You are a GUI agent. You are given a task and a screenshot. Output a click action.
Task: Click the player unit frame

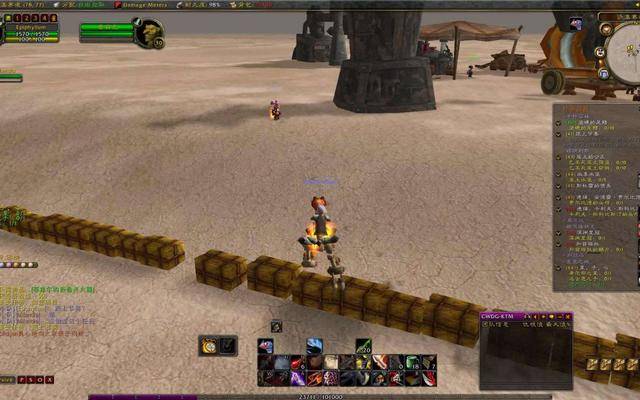pyautogui.click(x=30, y=33)
